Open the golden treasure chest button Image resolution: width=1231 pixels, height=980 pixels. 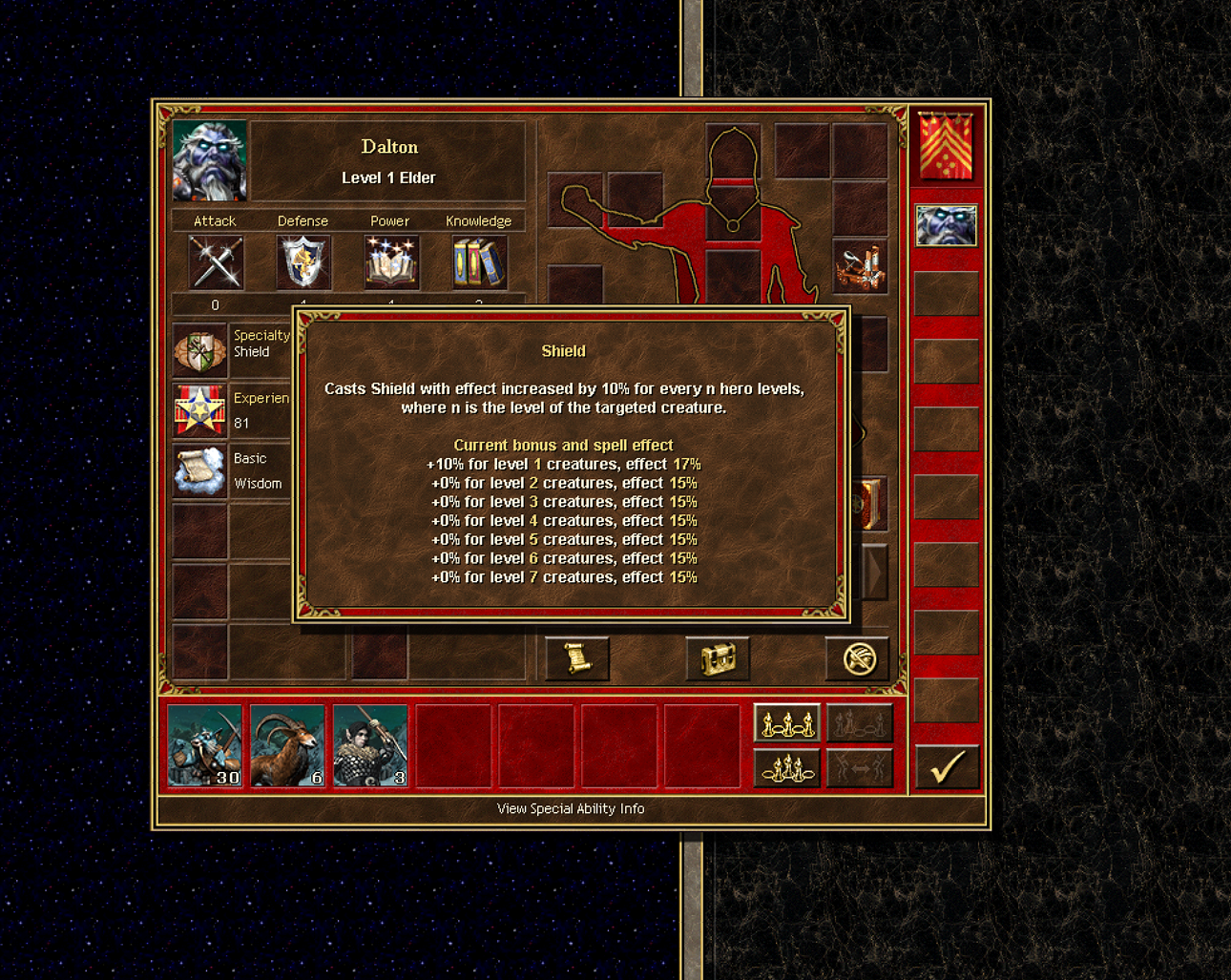coord(718,658)
